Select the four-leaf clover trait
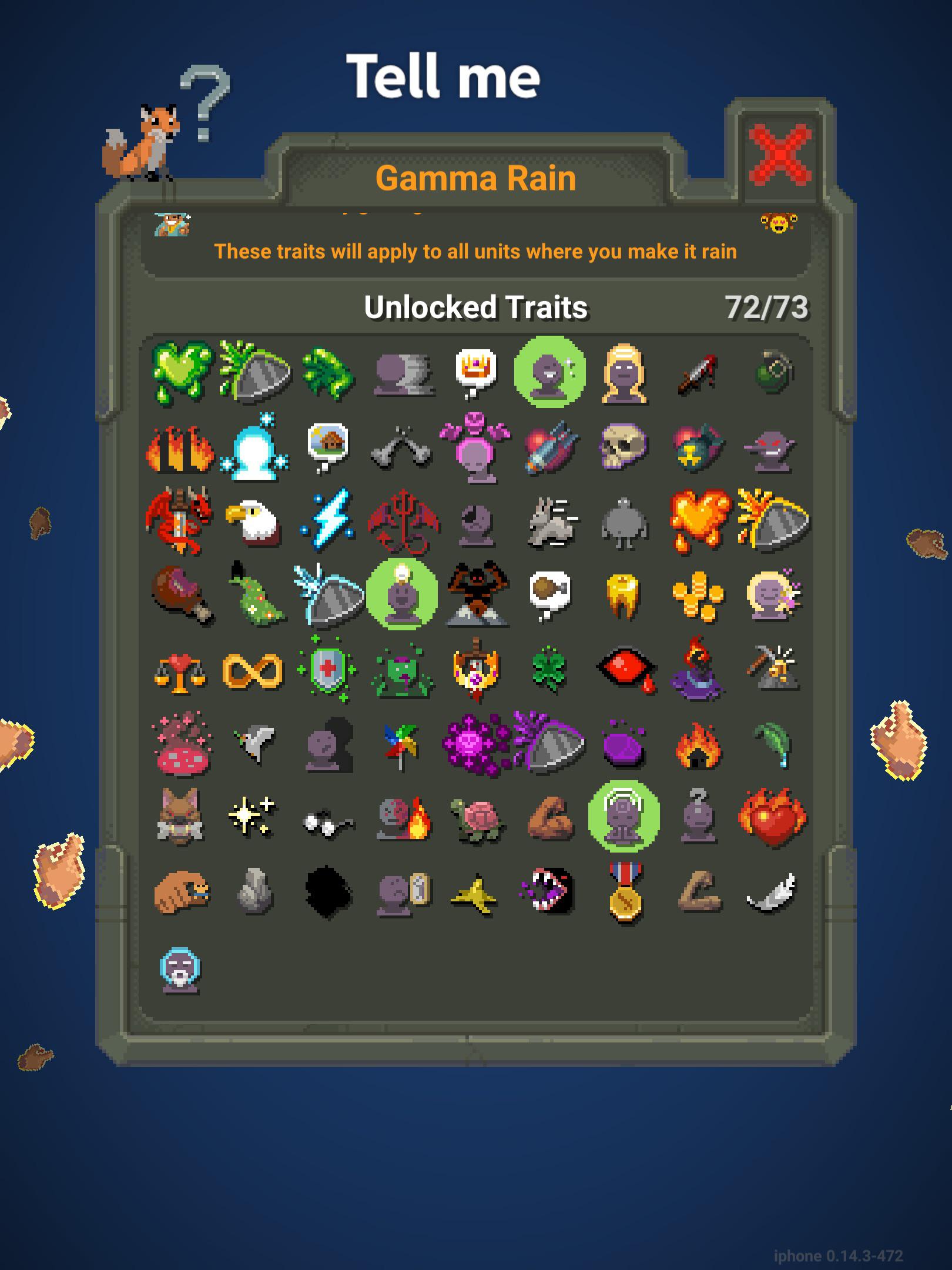This screenshot has width=952, height=1270. tap(551, 670)
